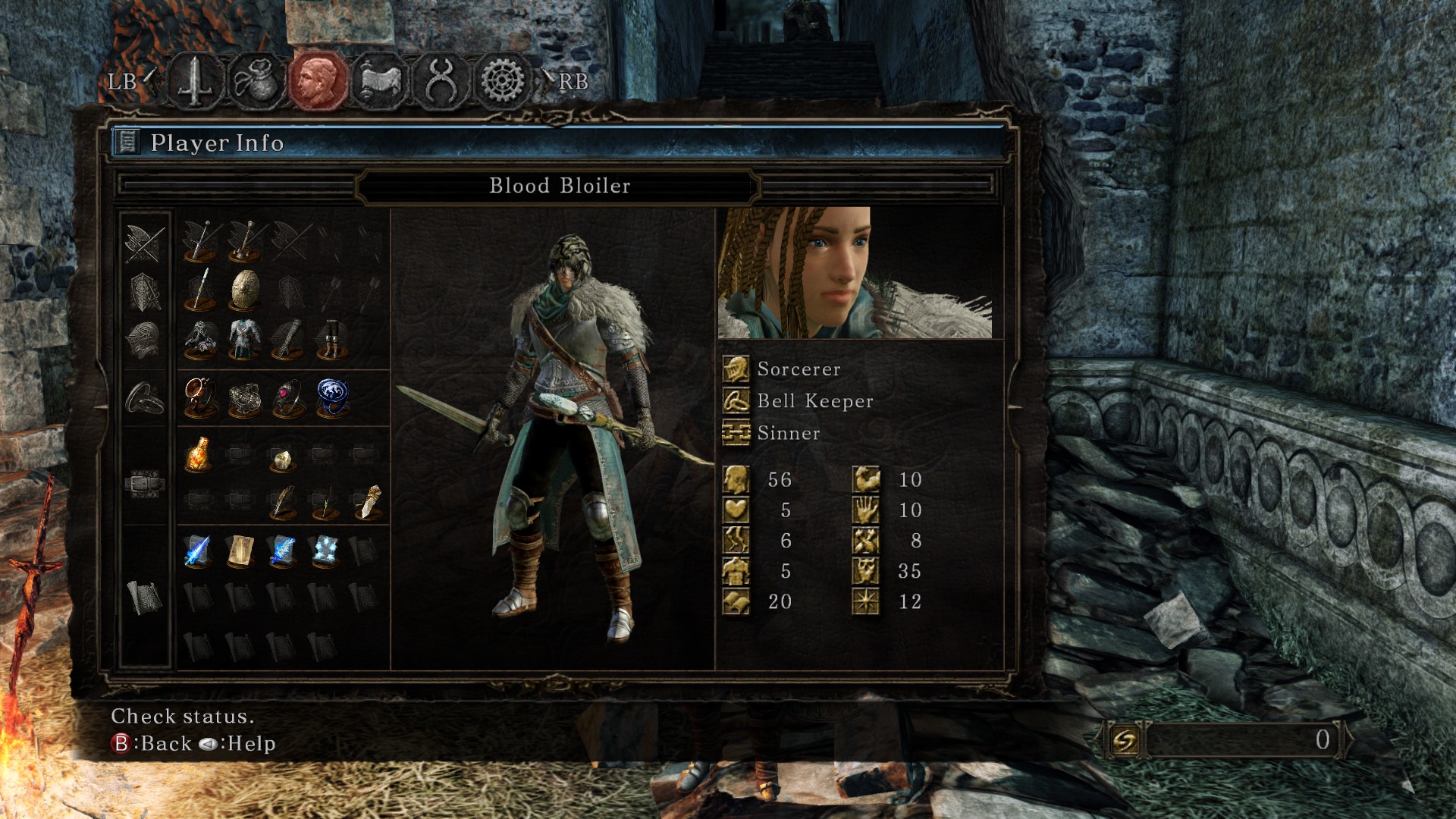Choose the parchment scroll spell slot
The height and width of the screenshot is (819, 1456).
pyautogui.click(x=240, y=551)
